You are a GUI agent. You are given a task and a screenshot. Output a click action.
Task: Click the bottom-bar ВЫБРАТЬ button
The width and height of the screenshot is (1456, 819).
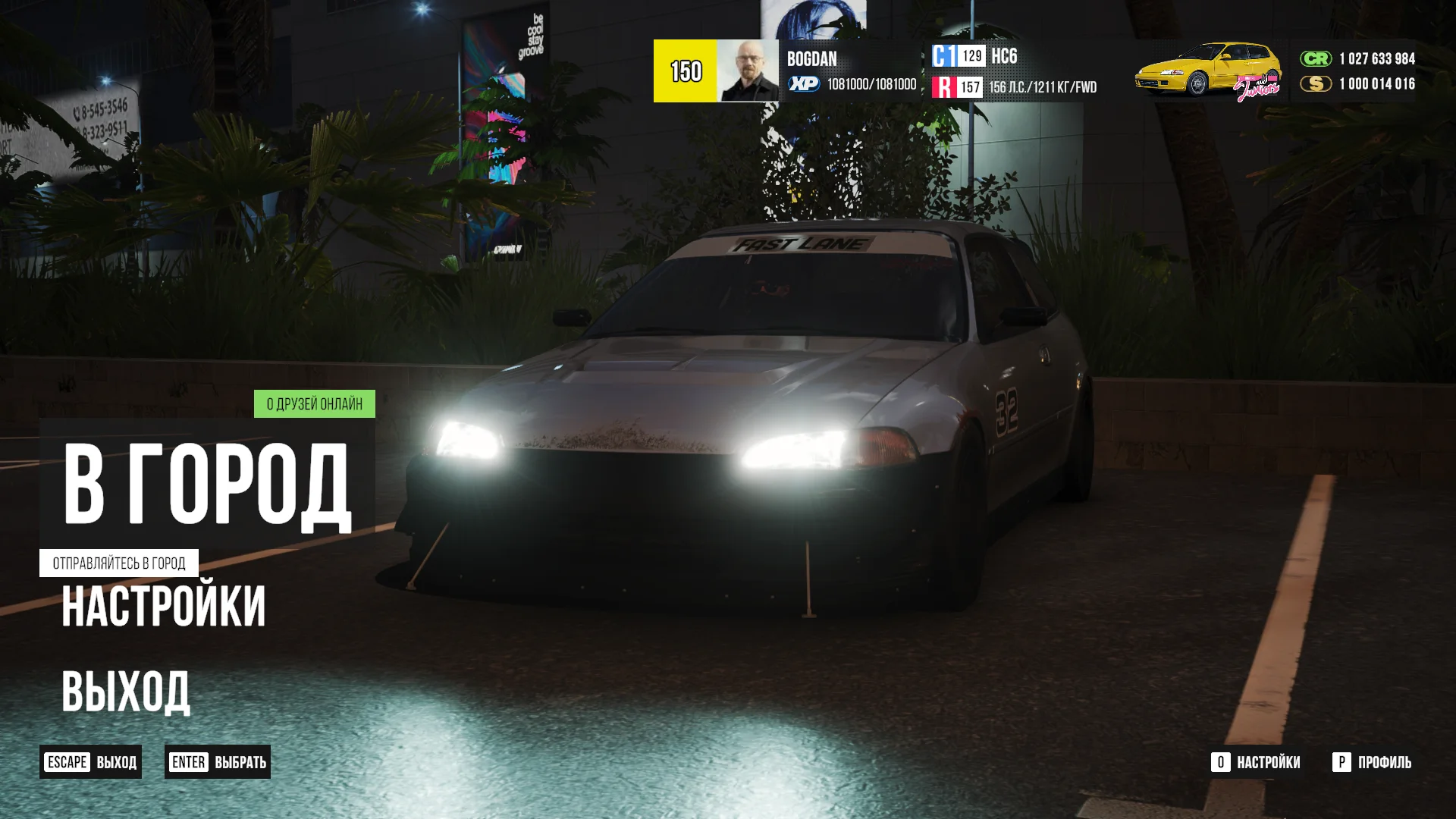pos(218,762)
